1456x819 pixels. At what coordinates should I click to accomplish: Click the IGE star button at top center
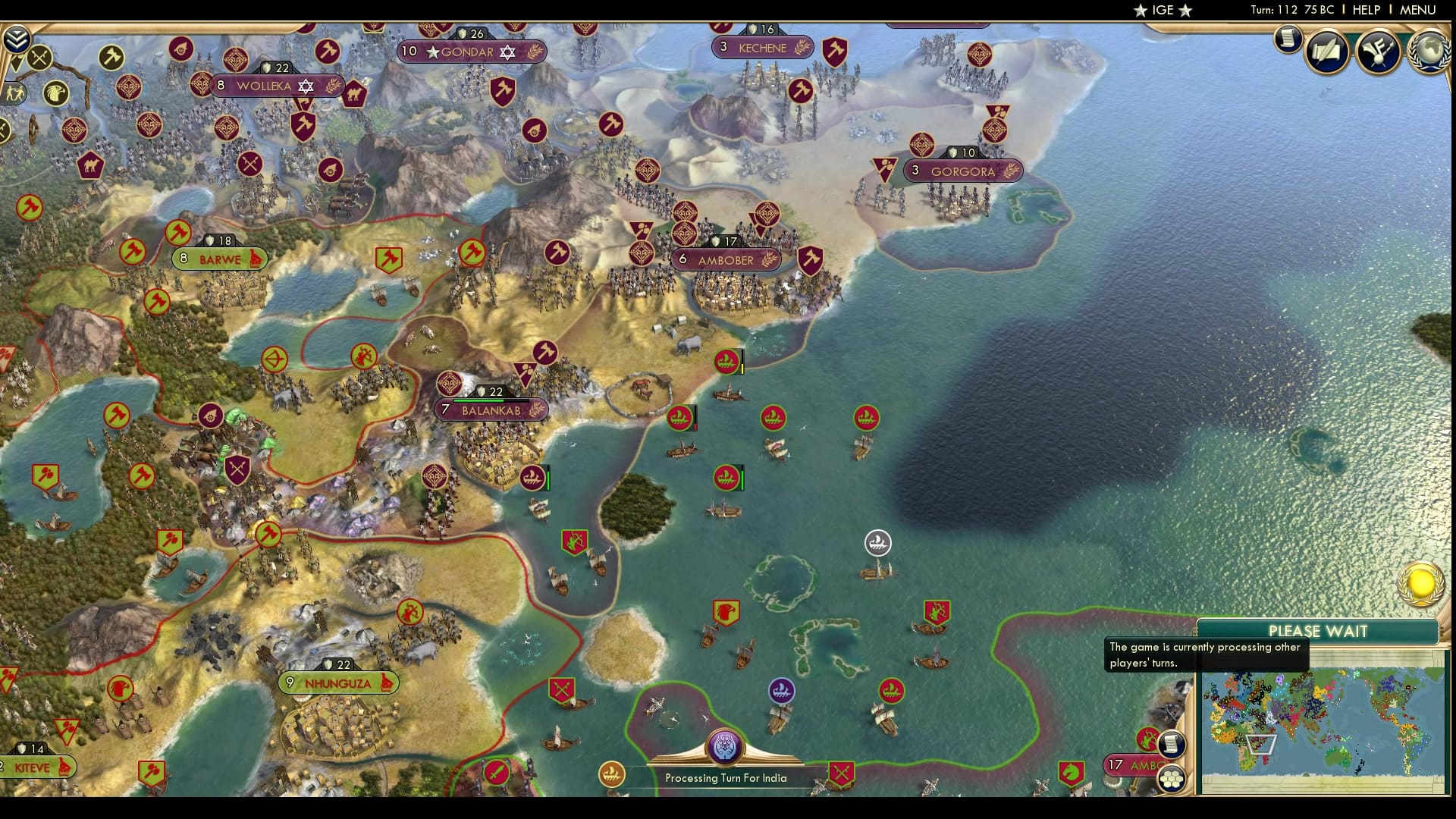[x=1162, y=11]
